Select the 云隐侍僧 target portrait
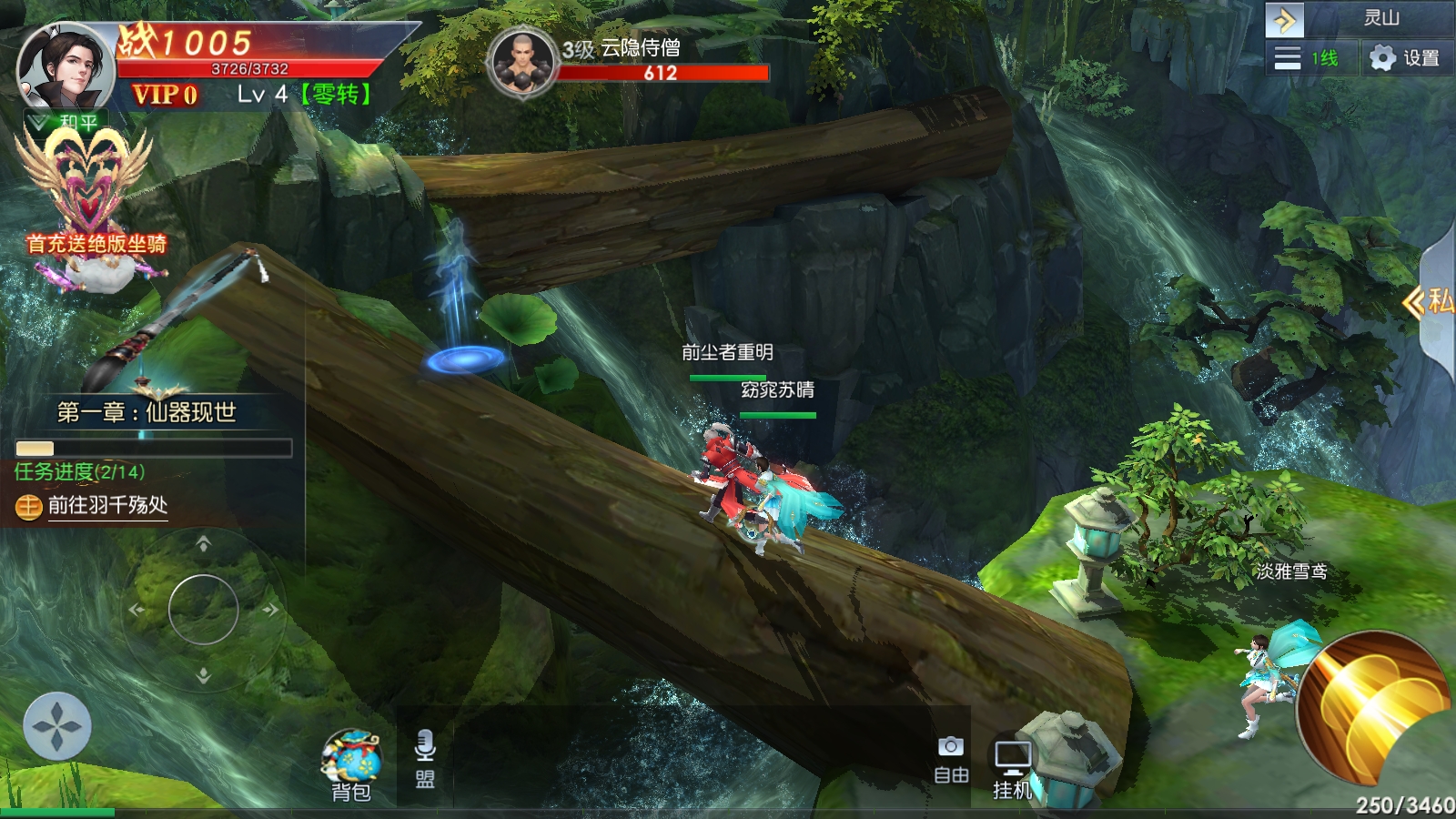This screenshot has height=819, width=1456. point(521,62)
